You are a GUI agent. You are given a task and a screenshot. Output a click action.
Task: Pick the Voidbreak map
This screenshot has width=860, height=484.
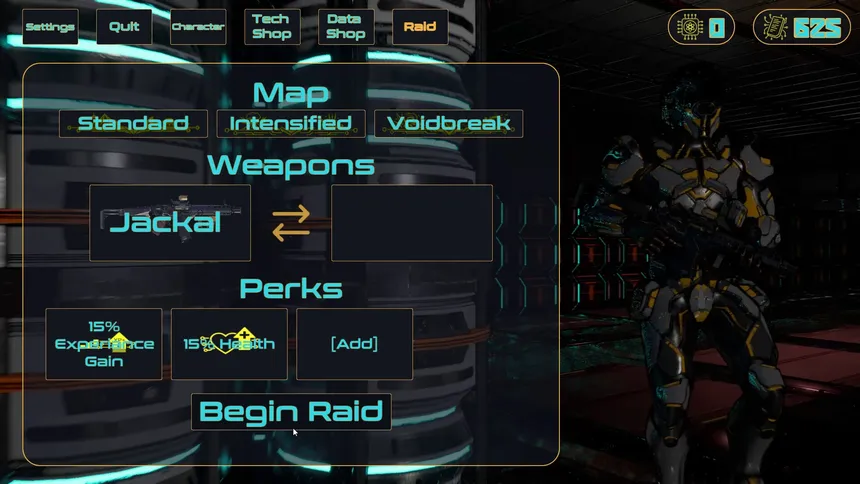click(449, 124)
